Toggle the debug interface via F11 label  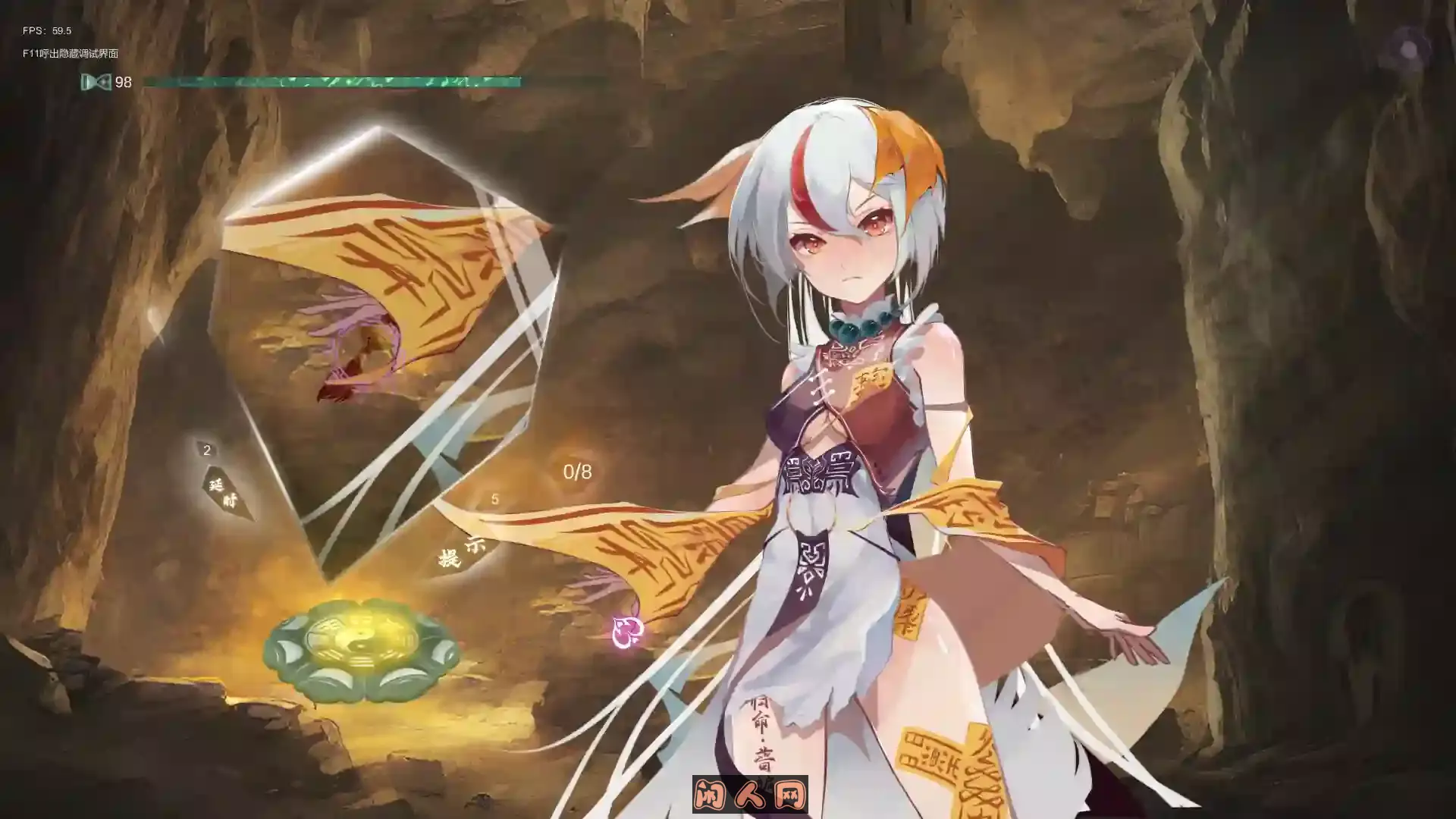coord(72,55)
